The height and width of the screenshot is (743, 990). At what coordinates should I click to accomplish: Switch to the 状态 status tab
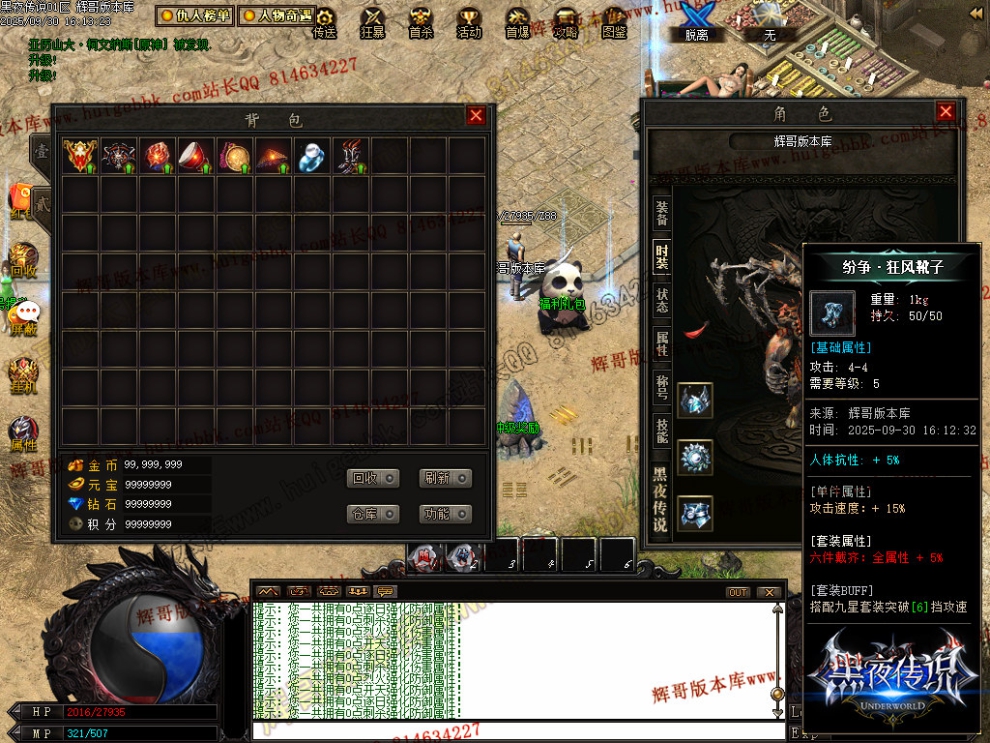coord(661,300)
